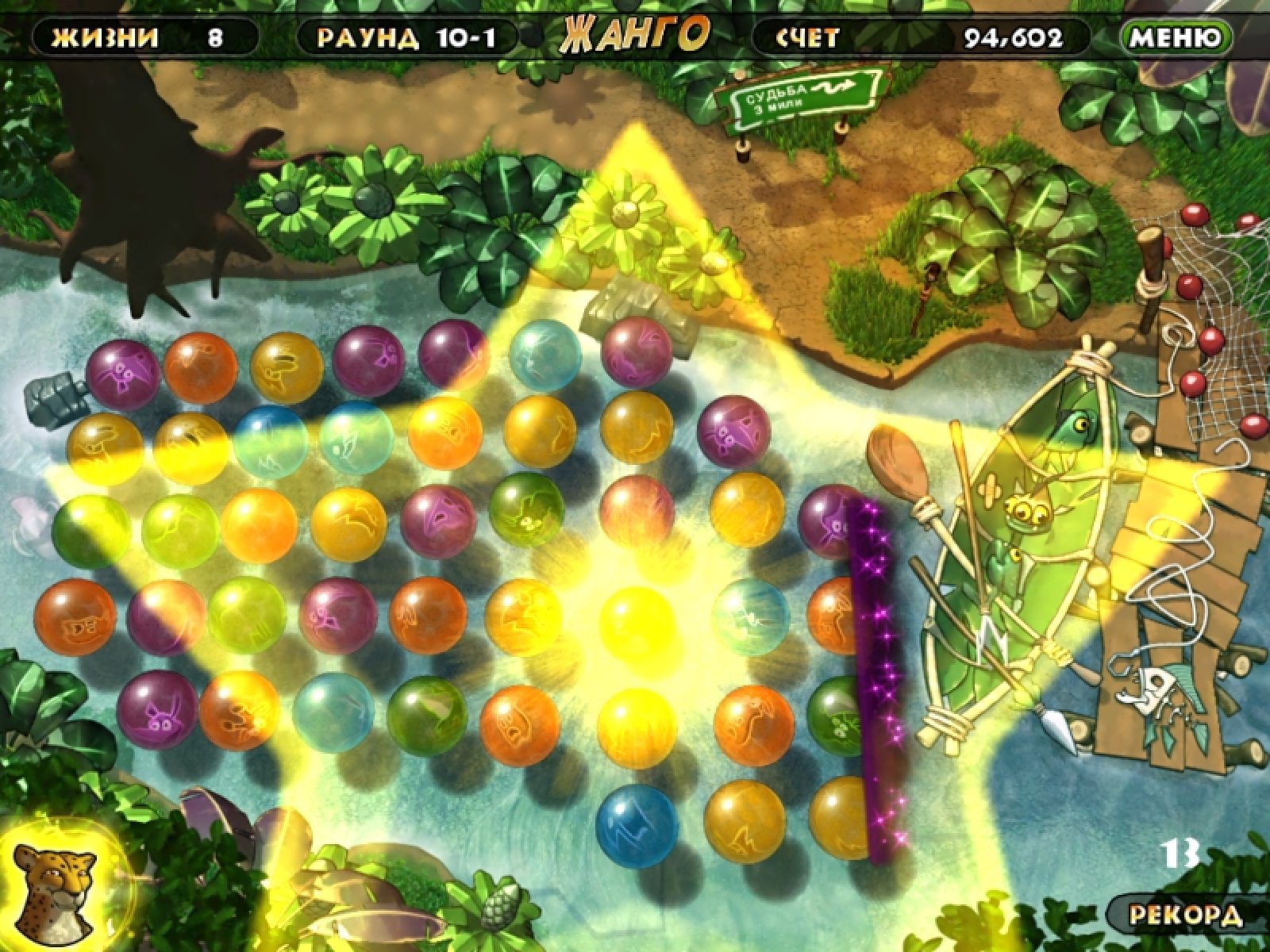Open the МЕНЮ button
This screenshot has height=952, width=1270.
(1176, 36)
